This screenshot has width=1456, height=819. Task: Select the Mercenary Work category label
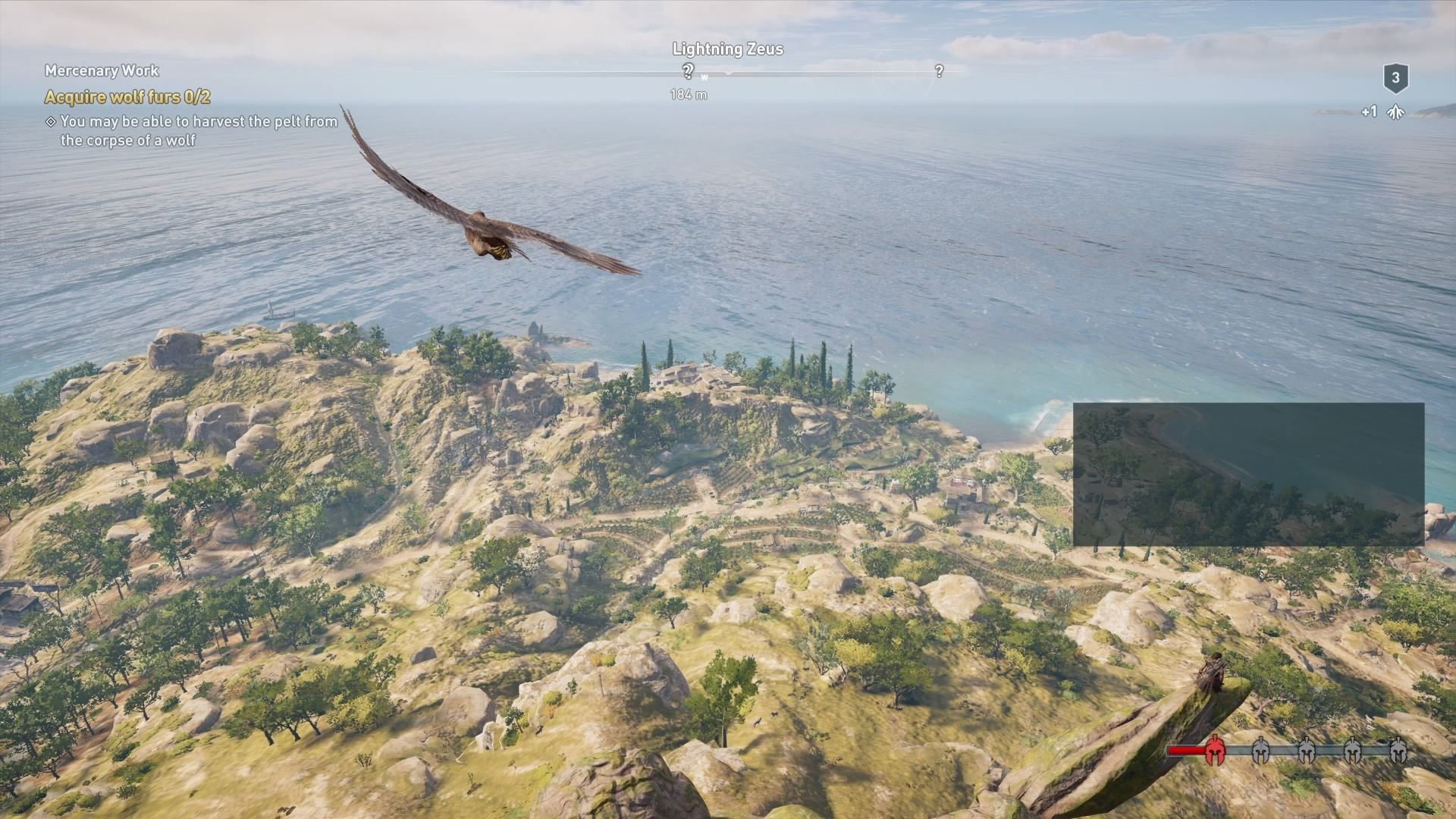tap(102, 71)
